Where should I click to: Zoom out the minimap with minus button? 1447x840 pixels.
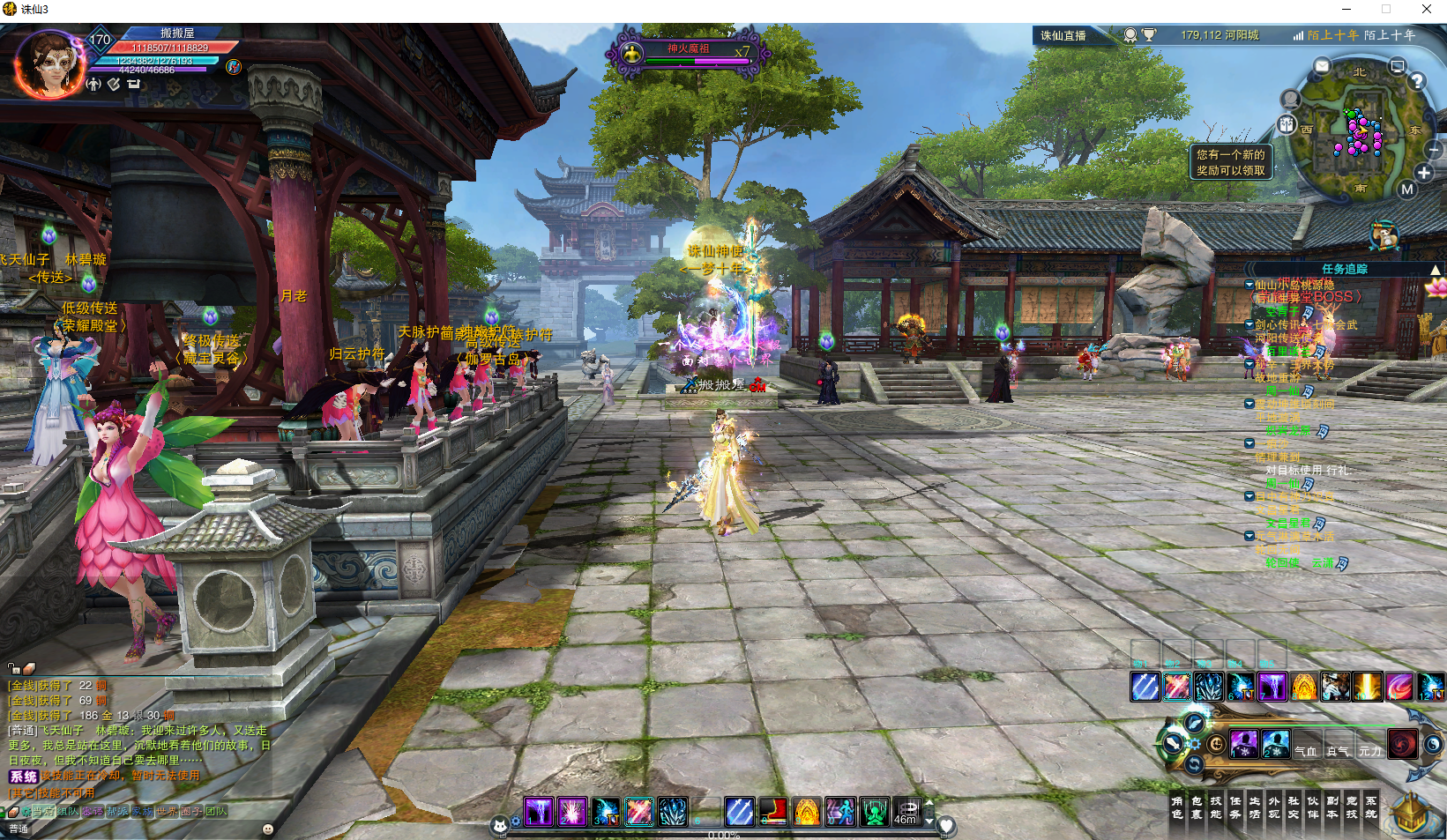pyautogui.click(x=1434, y=149)
